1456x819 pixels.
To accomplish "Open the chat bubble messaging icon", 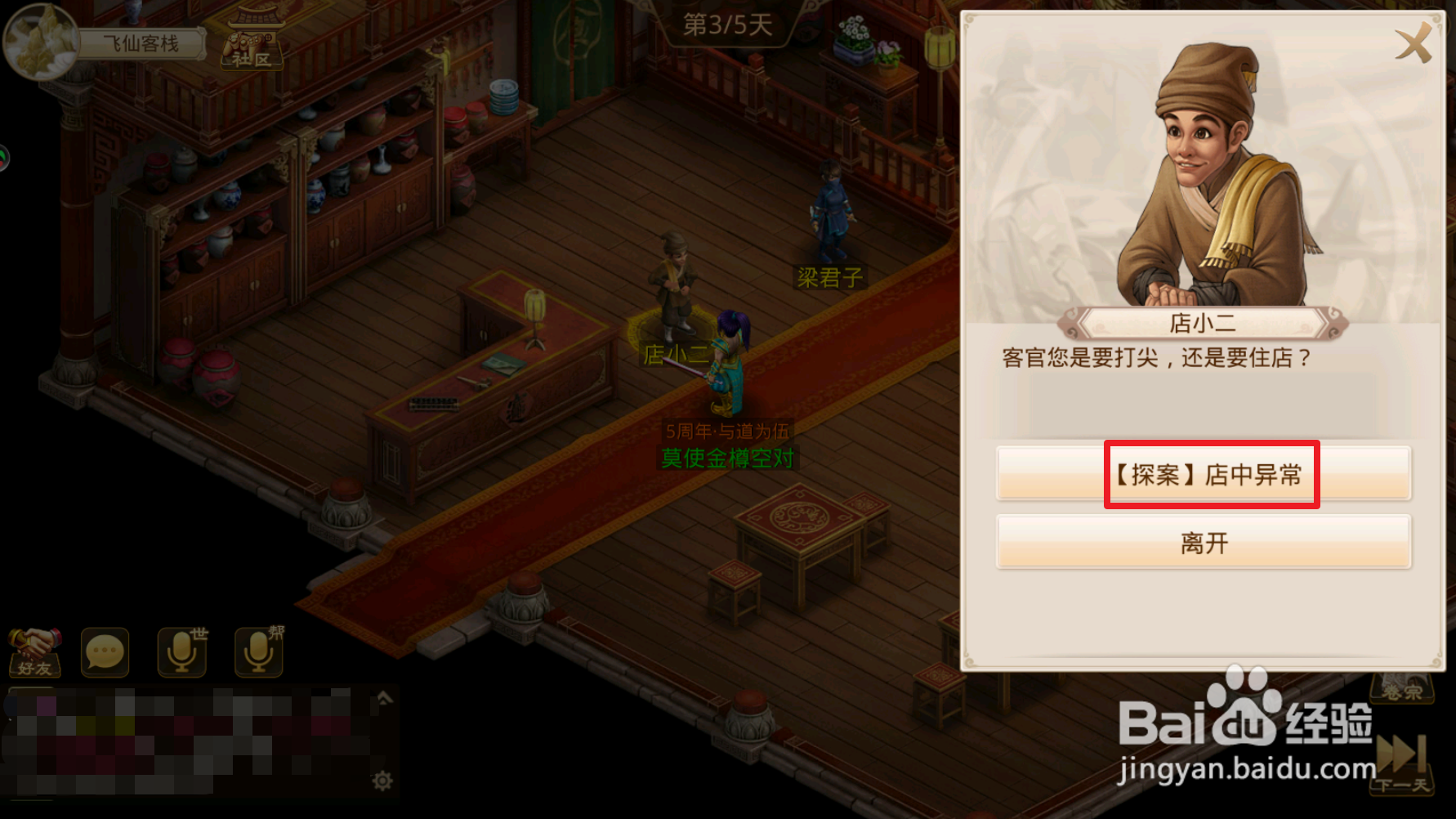I will pos(104,651).
